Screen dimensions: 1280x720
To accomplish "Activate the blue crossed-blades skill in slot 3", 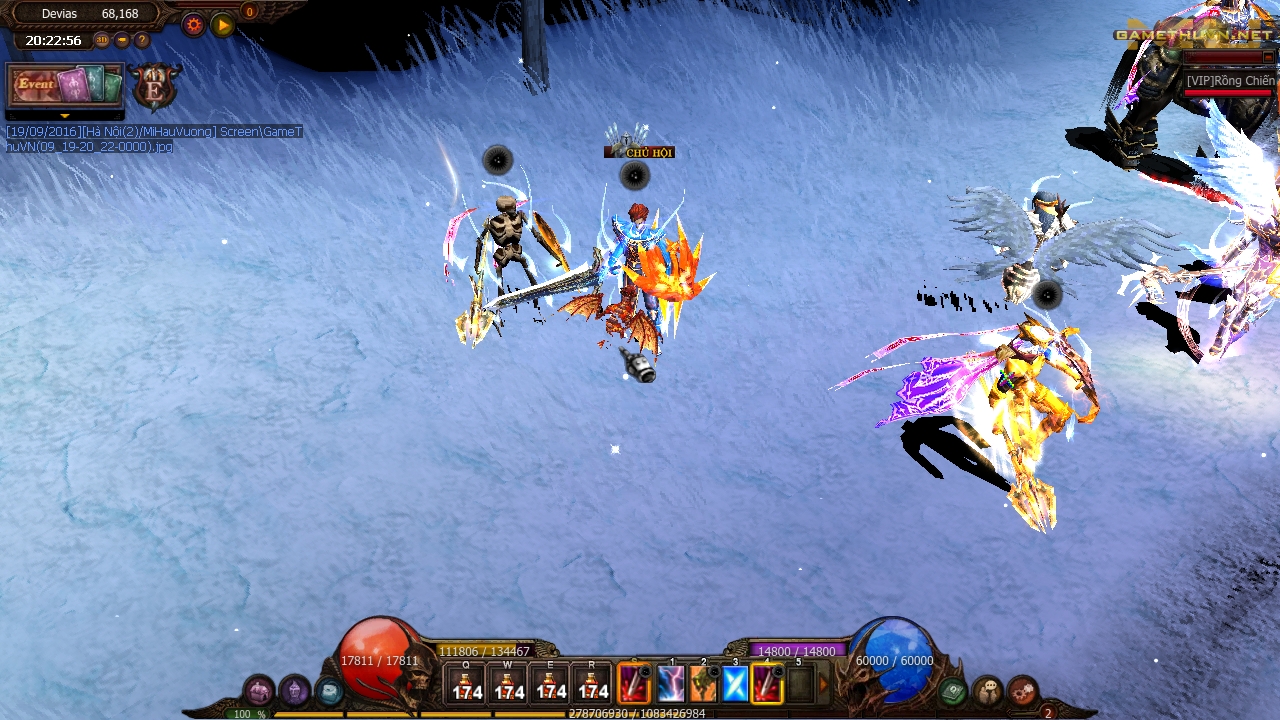I will coord(735,683).
